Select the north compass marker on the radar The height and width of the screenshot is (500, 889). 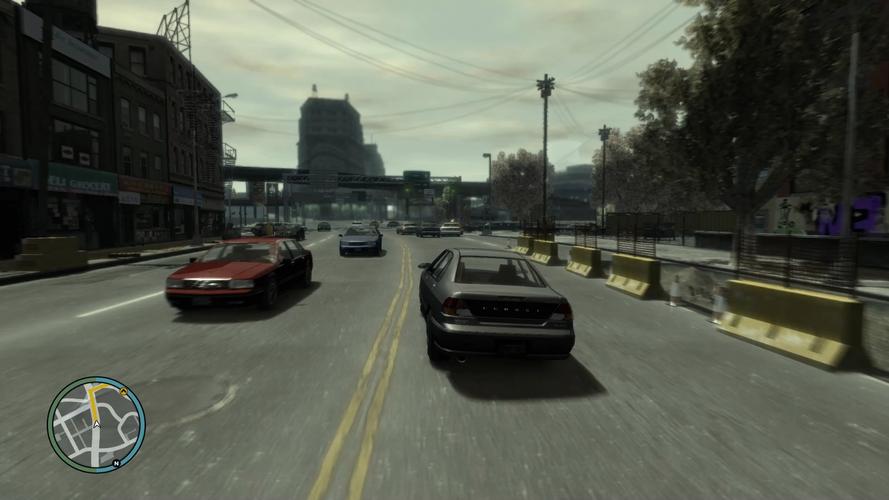click(x=116, y=463)
